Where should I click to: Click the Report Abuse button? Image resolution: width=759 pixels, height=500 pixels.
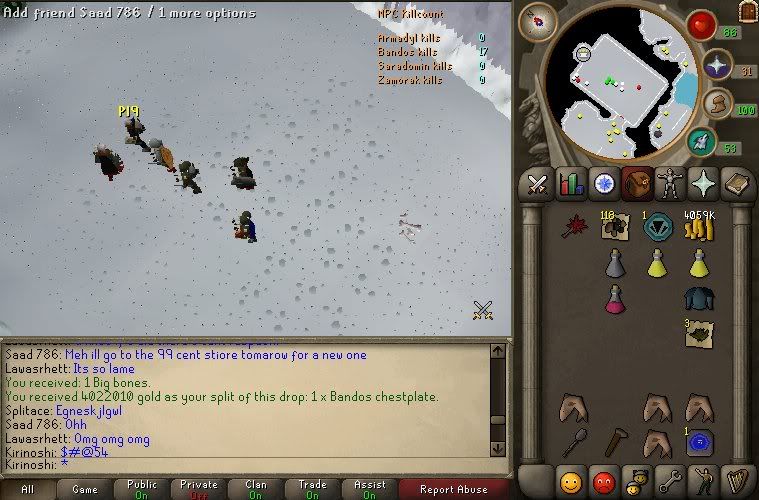click(453, 489)
